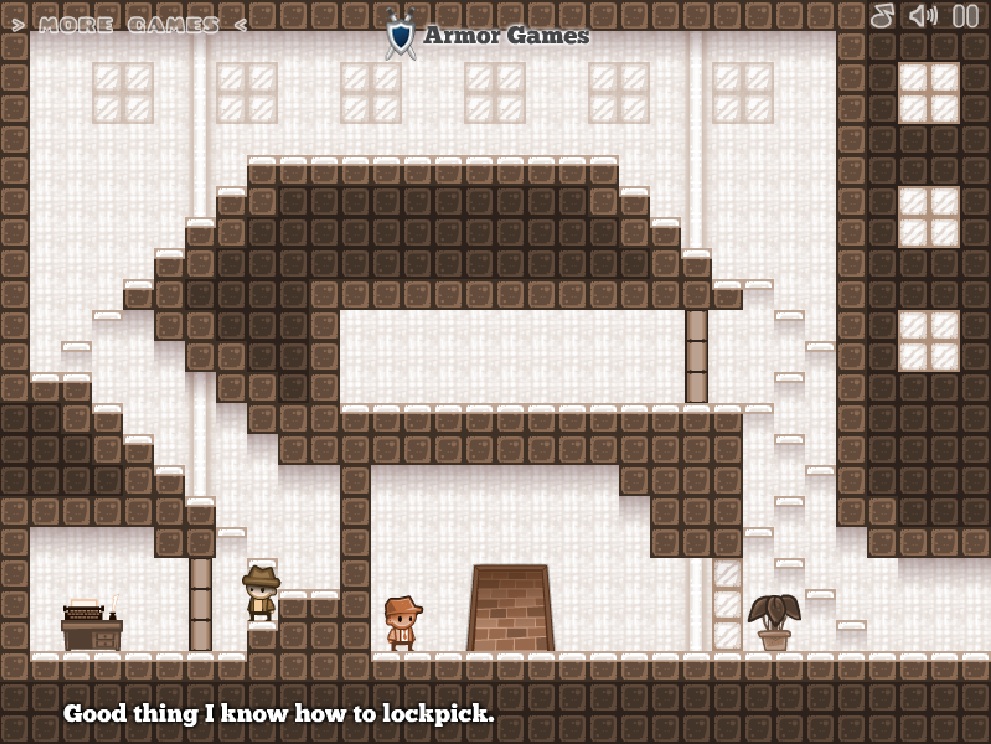Open the More Games link
Viewport: 991px width, 744px height.
coord(128,25)
